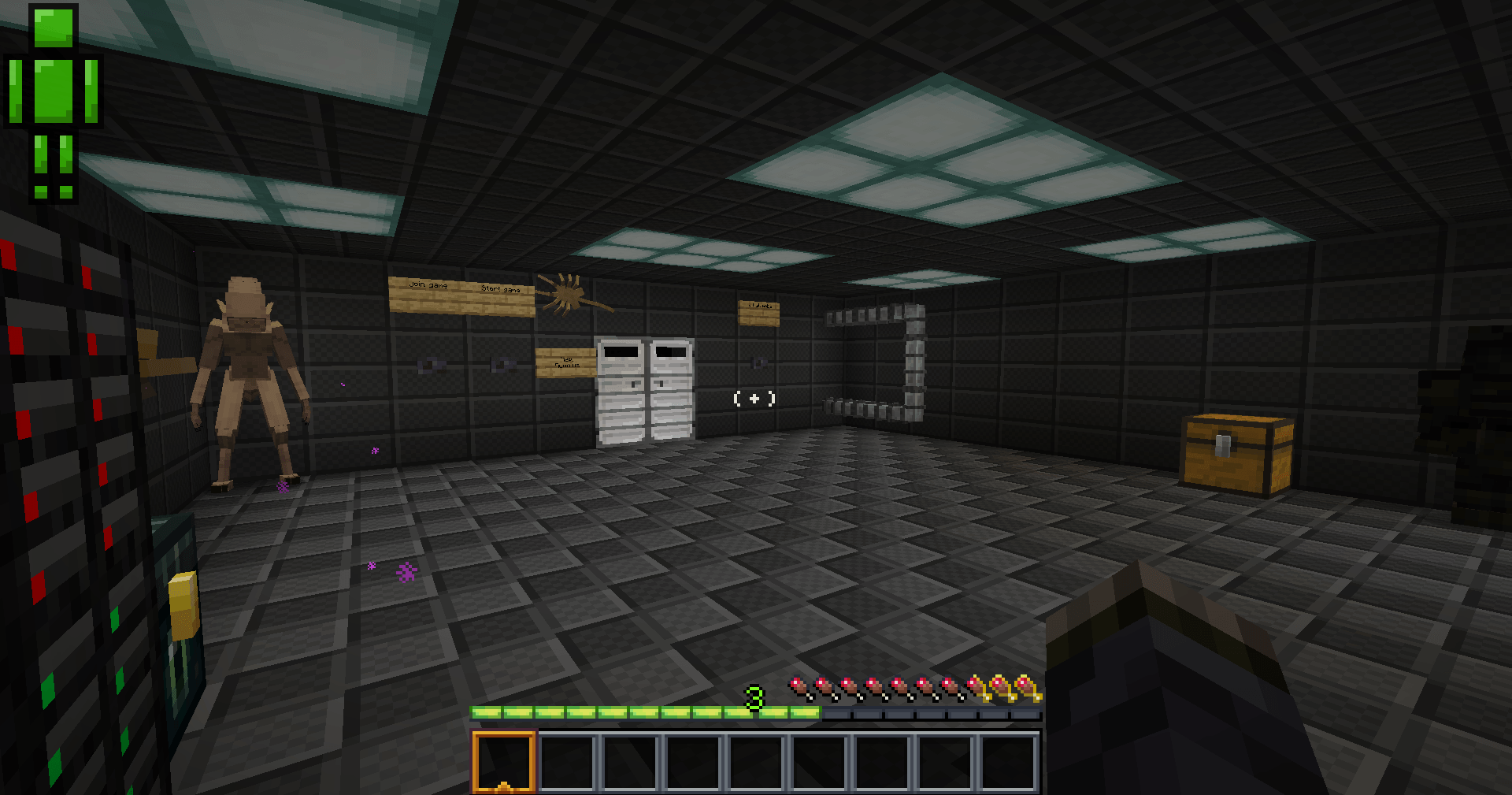Open the iron double doors
The image size is (1512, 795).
[x=644, y=386]
